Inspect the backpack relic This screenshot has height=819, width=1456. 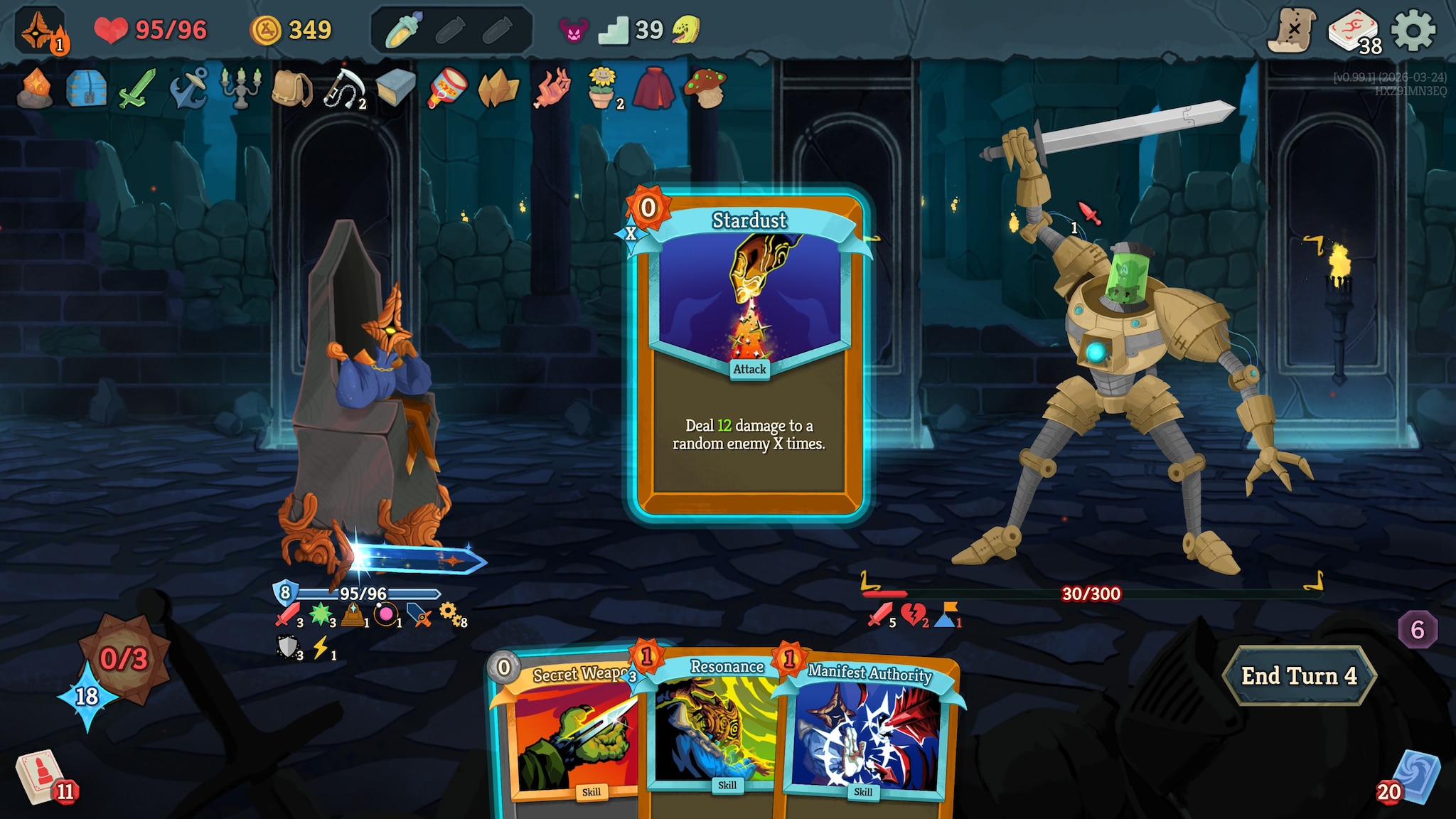(x=291, y=89)
